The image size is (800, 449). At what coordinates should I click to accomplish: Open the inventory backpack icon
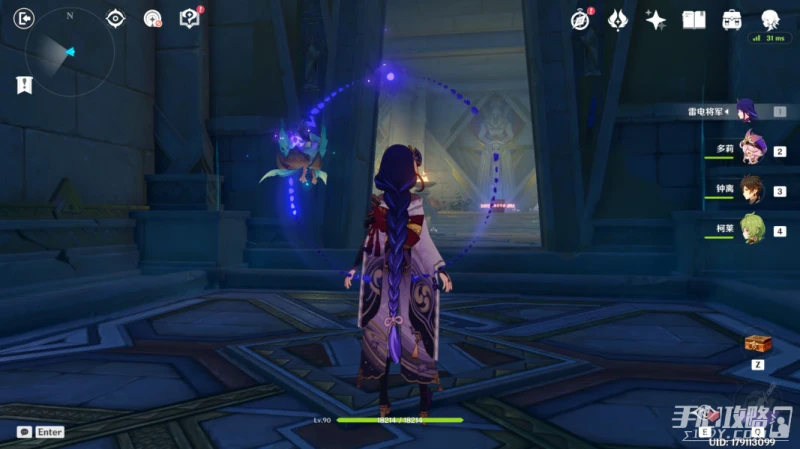(x=732, y=19)
